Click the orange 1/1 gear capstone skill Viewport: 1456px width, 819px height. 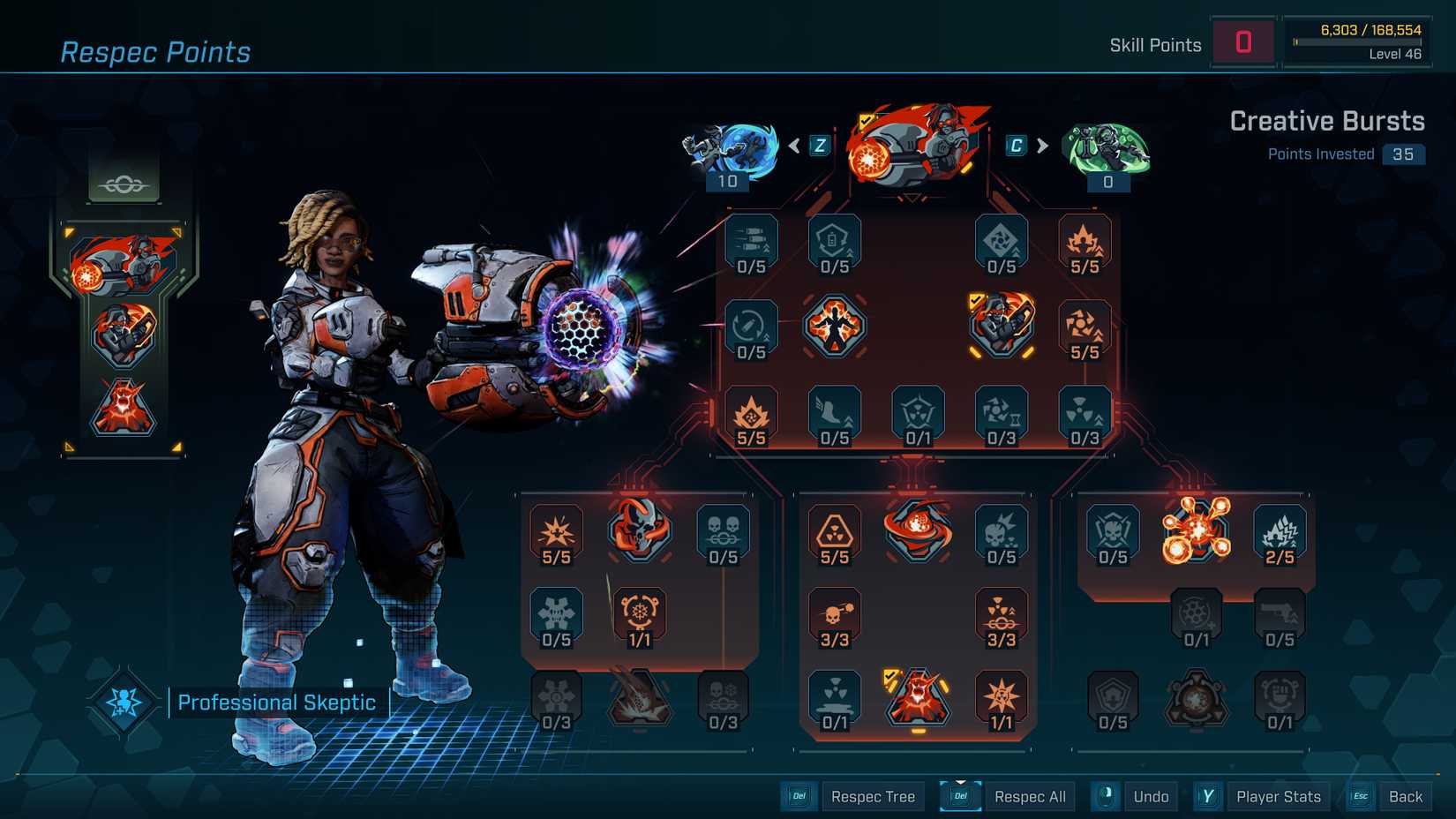[640, 618]
